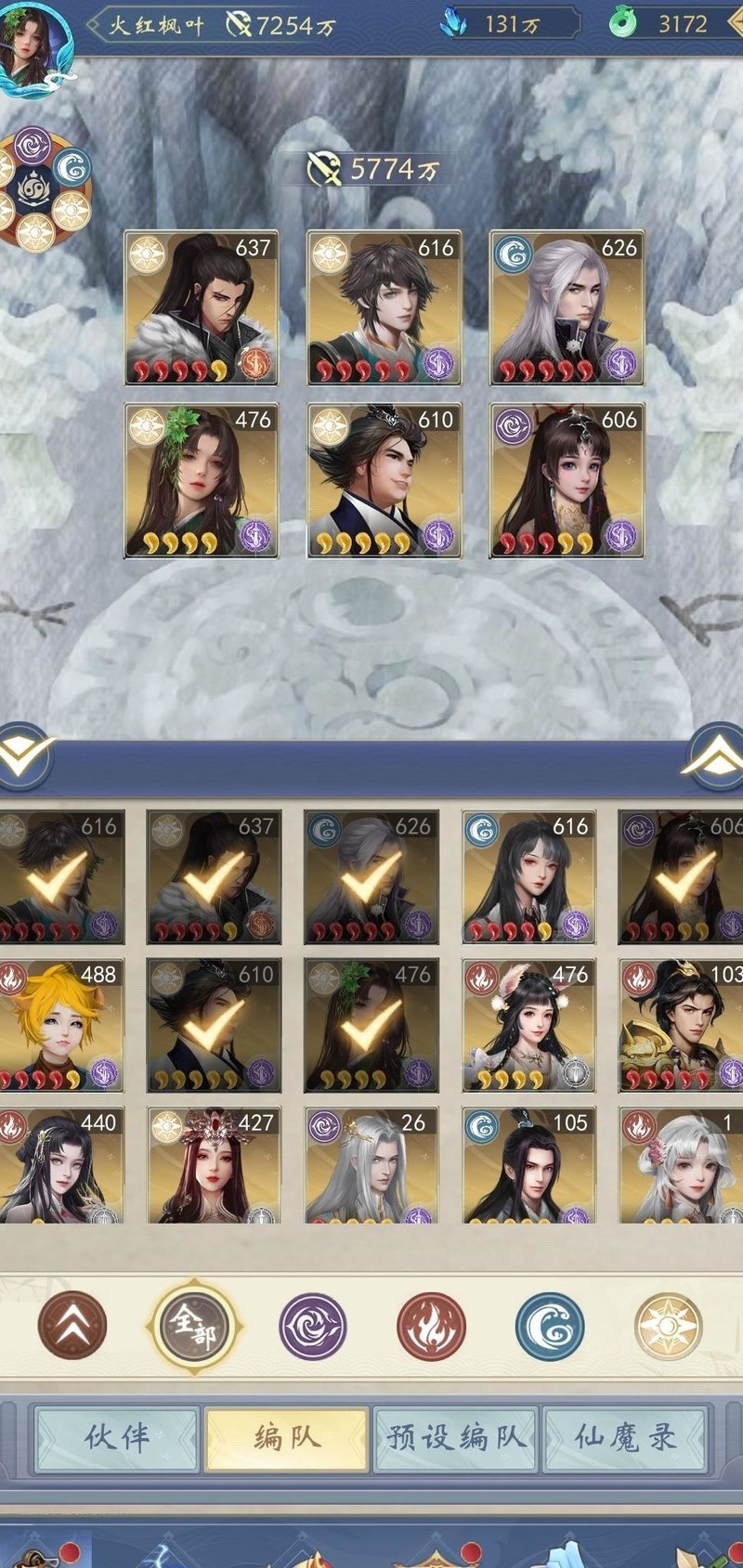
Task: Collapse the roster with the down-arrow button
Action: pyautogui.click(x=23, y=758)
